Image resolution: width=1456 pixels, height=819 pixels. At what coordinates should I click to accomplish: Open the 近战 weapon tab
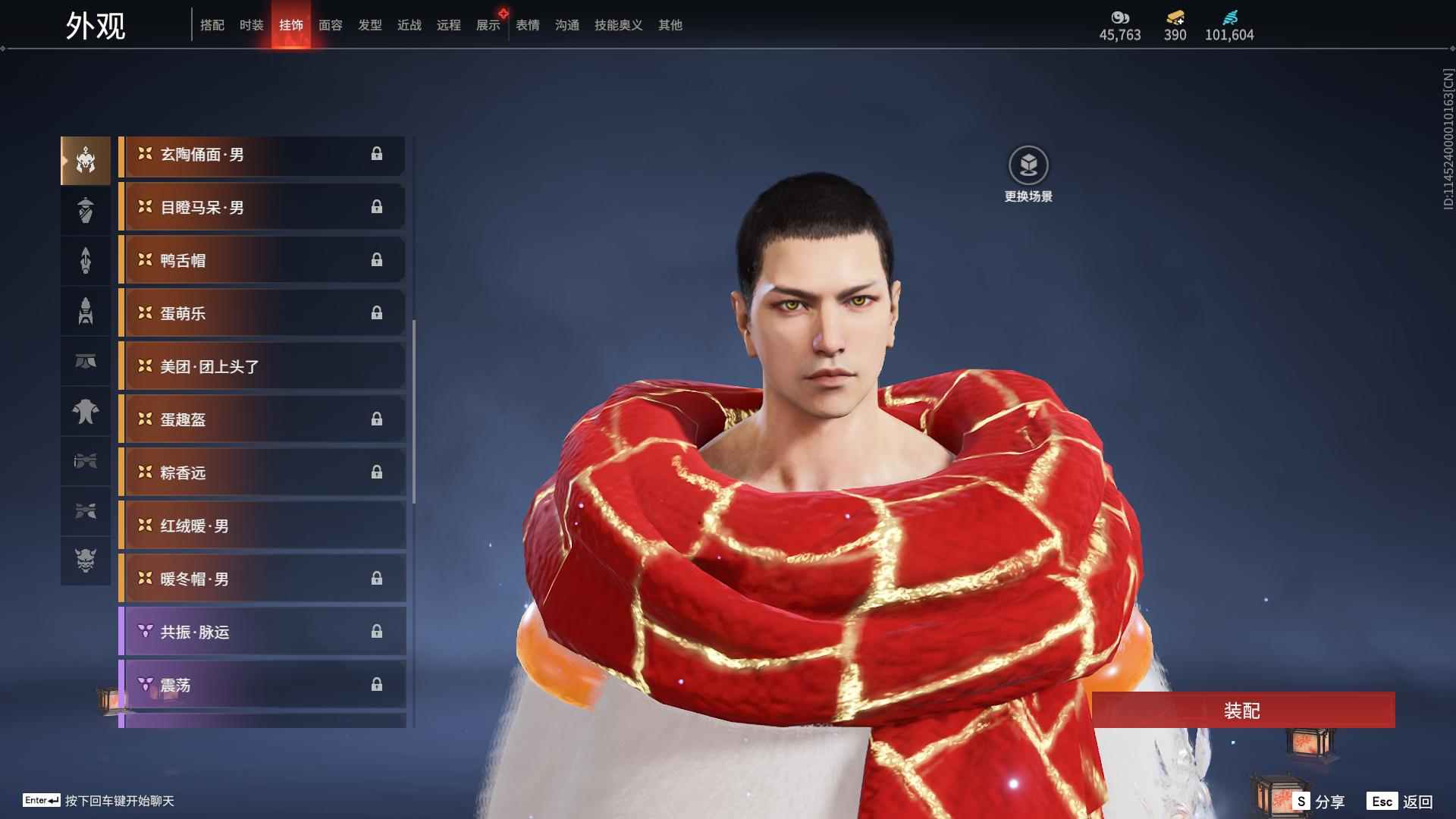tap(409, 25)
